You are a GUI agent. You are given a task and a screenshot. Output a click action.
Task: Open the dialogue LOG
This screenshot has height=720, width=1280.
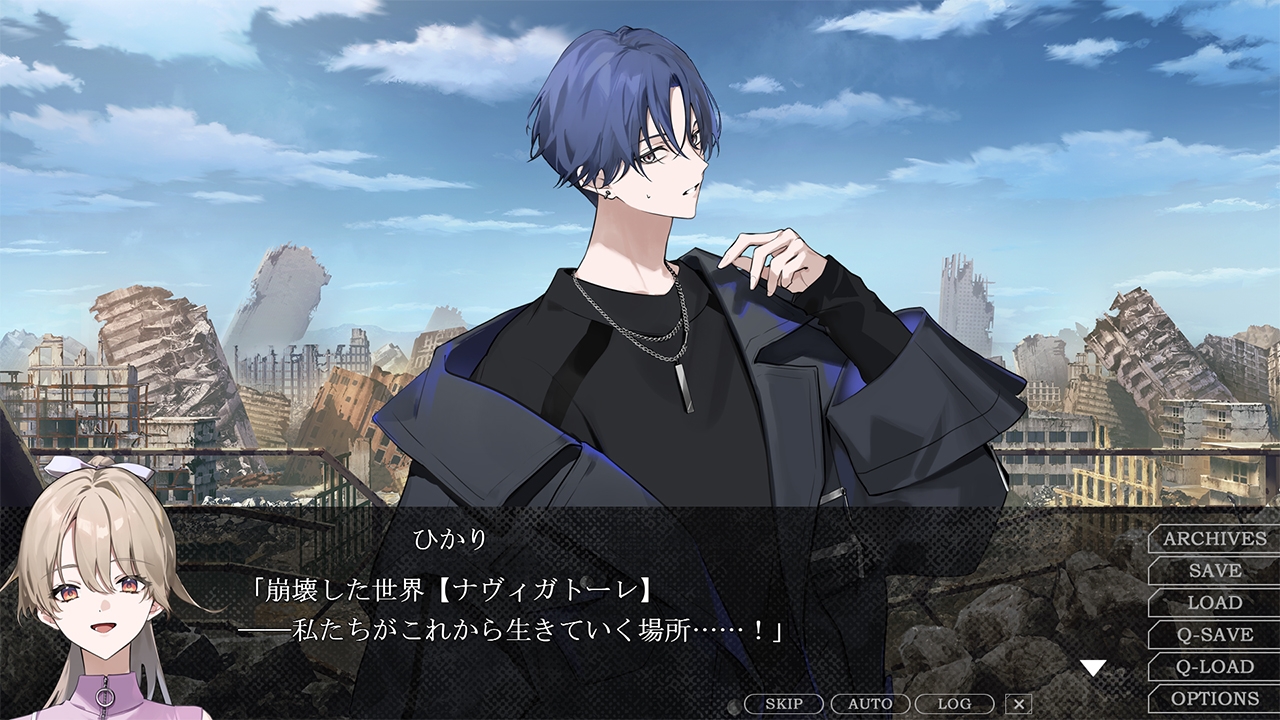tap(954, 704)
